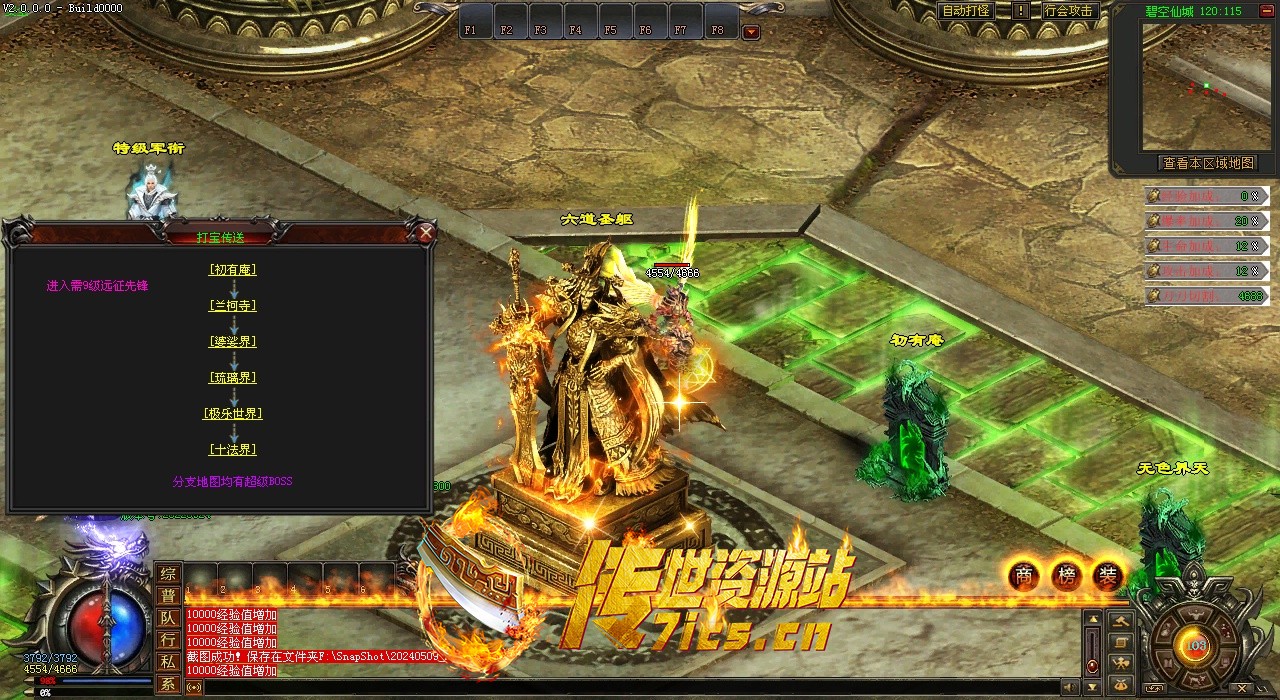This screenshot has height=700, width=1280.
Task: Choose the [初有庵] teleport destination
Action: (233, 269)
